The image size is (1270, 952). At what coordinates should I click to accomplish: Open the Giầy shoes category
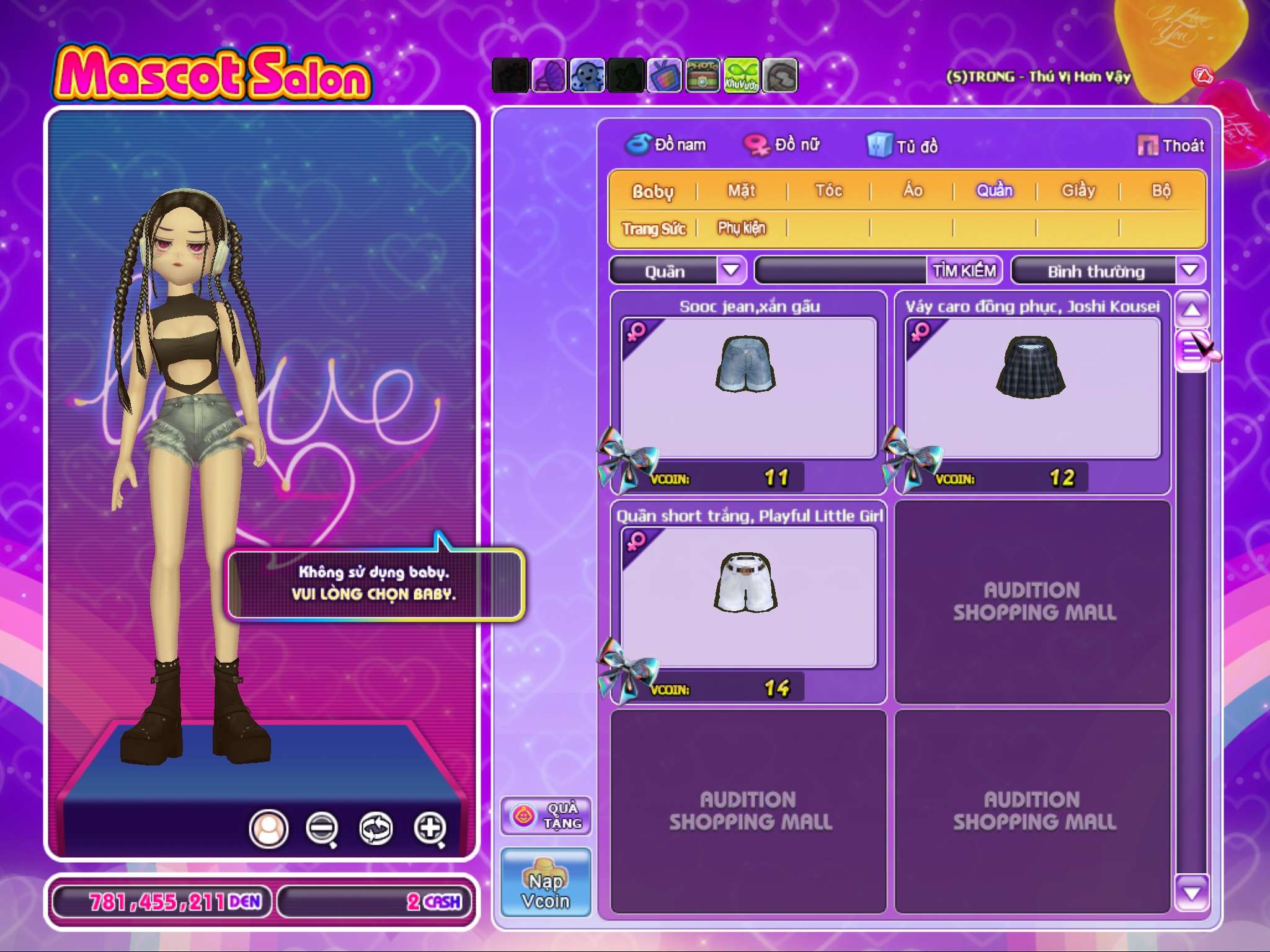pos(1078,191)
